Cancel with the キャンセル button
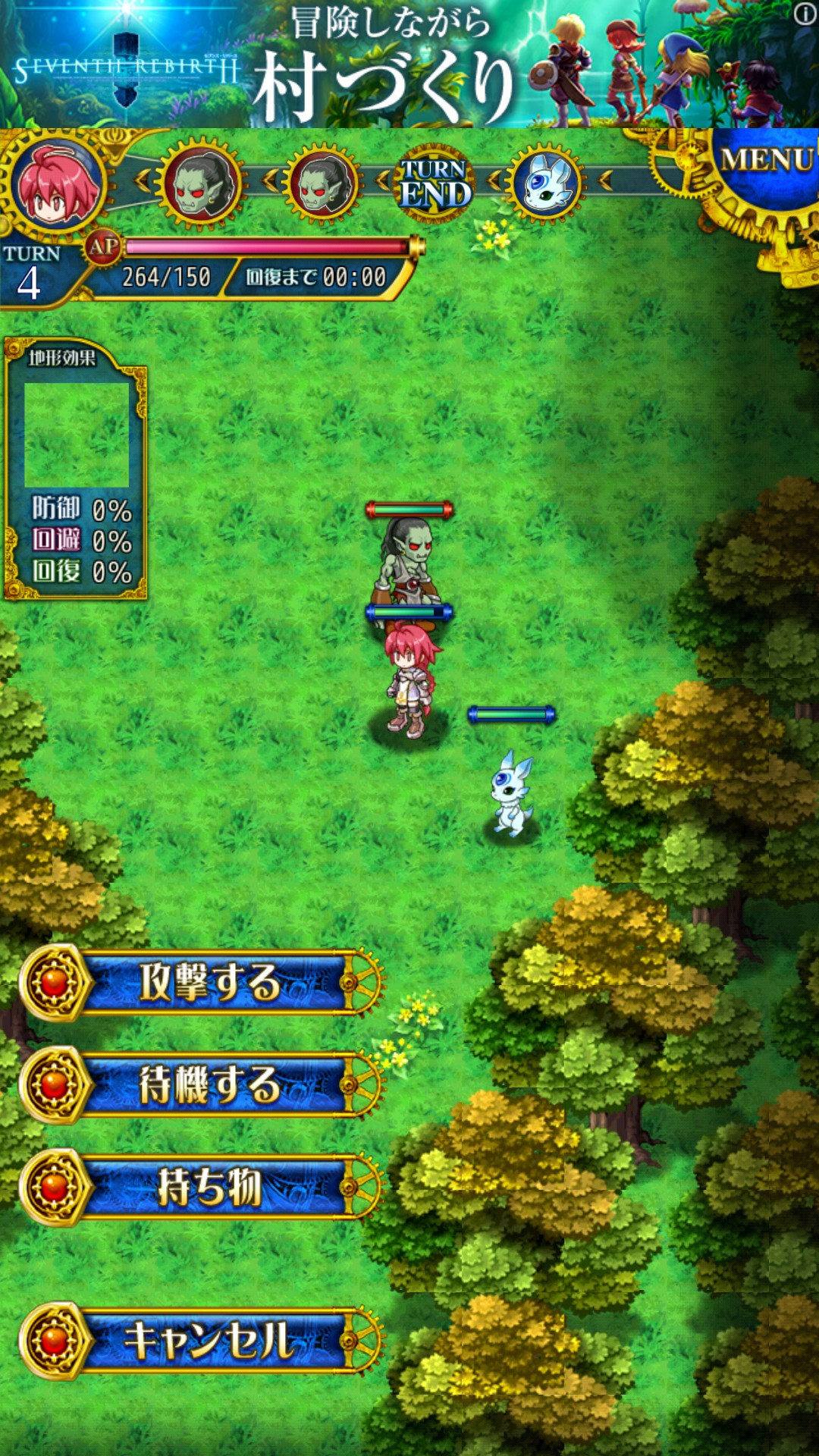 [x=209, y=1341]
